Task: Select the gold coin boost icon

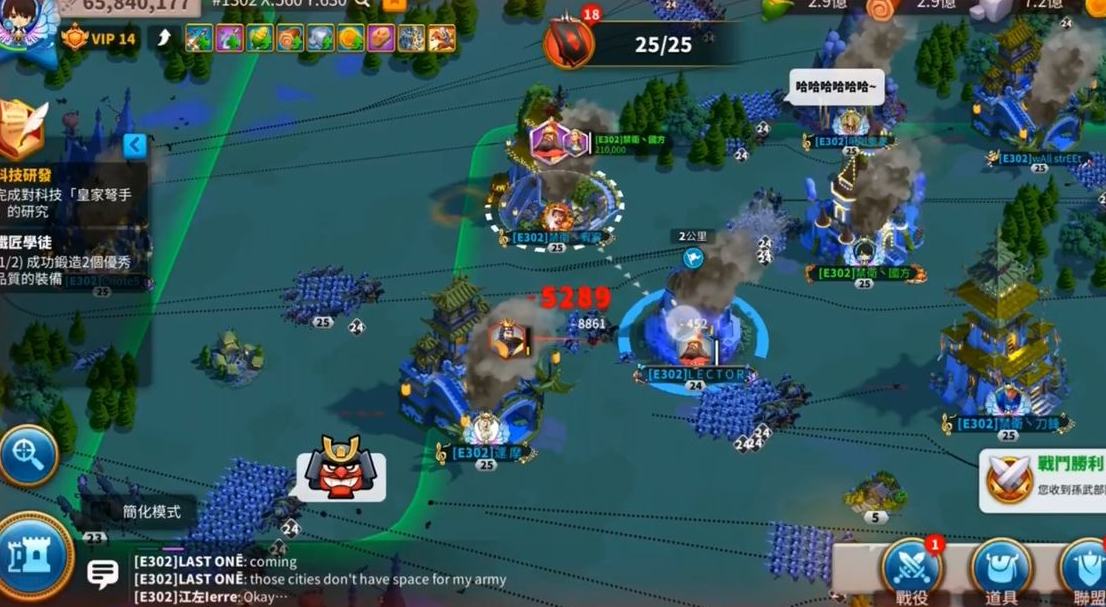Action: pyautogui.click(x=350, y=39)
